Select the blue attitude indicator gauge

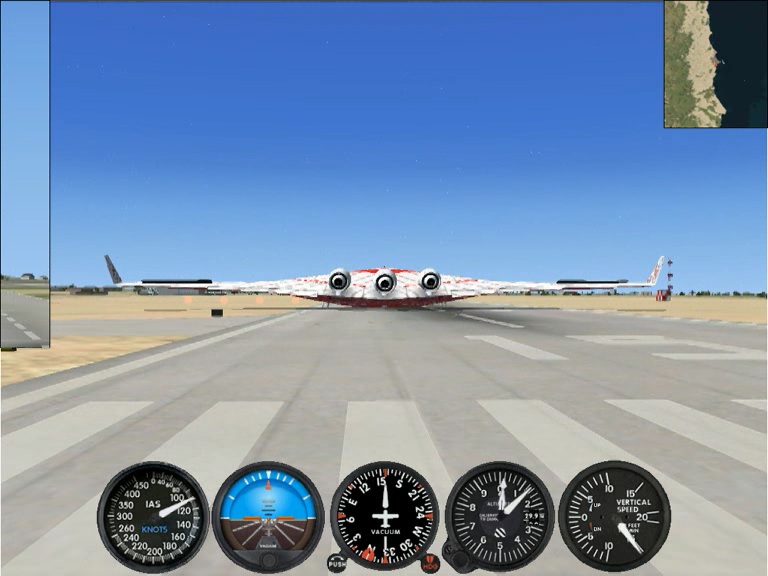coord(268,515)
